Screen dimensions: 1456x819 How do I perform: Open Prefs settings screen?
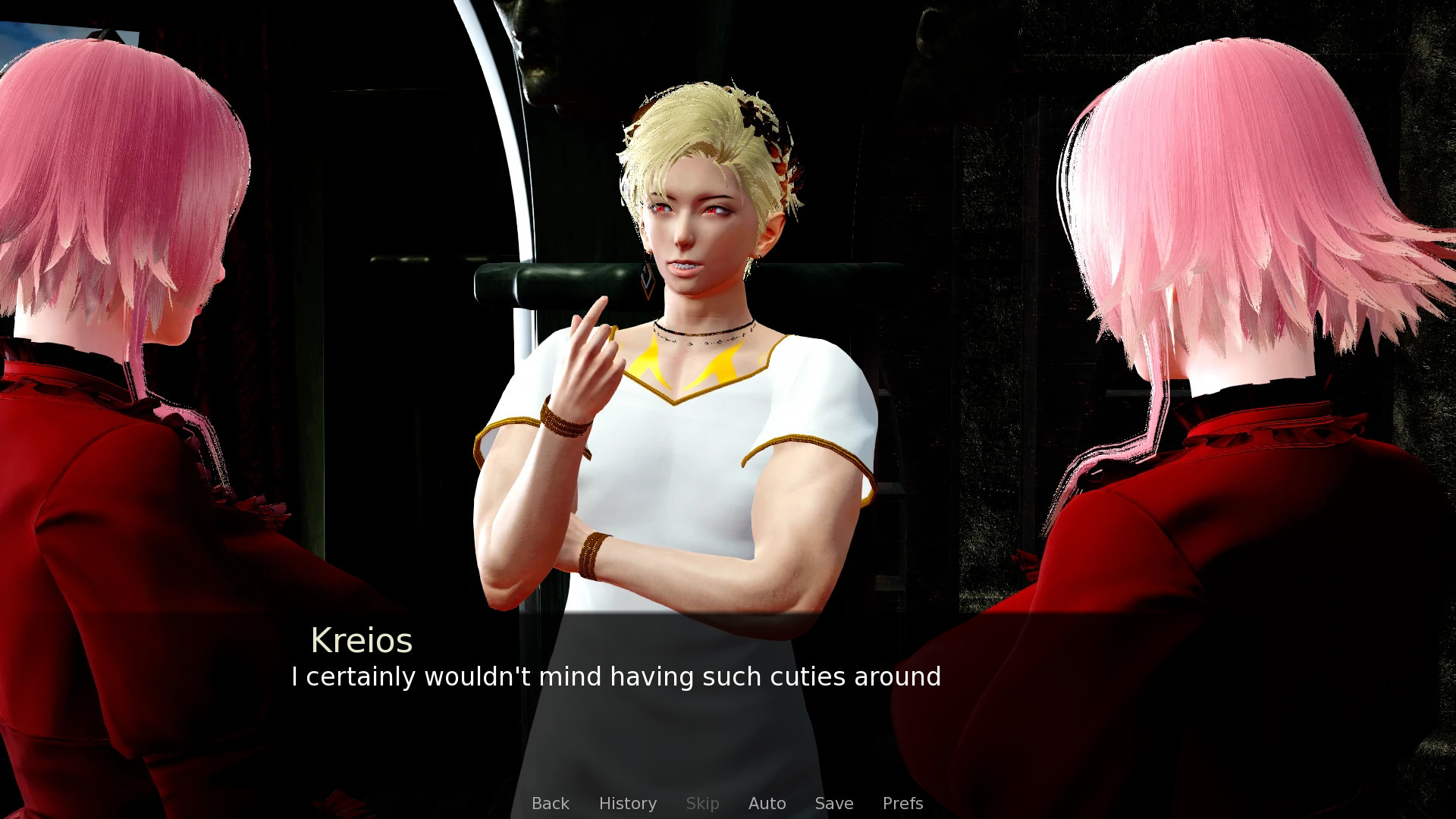click(x=902, y=803)
